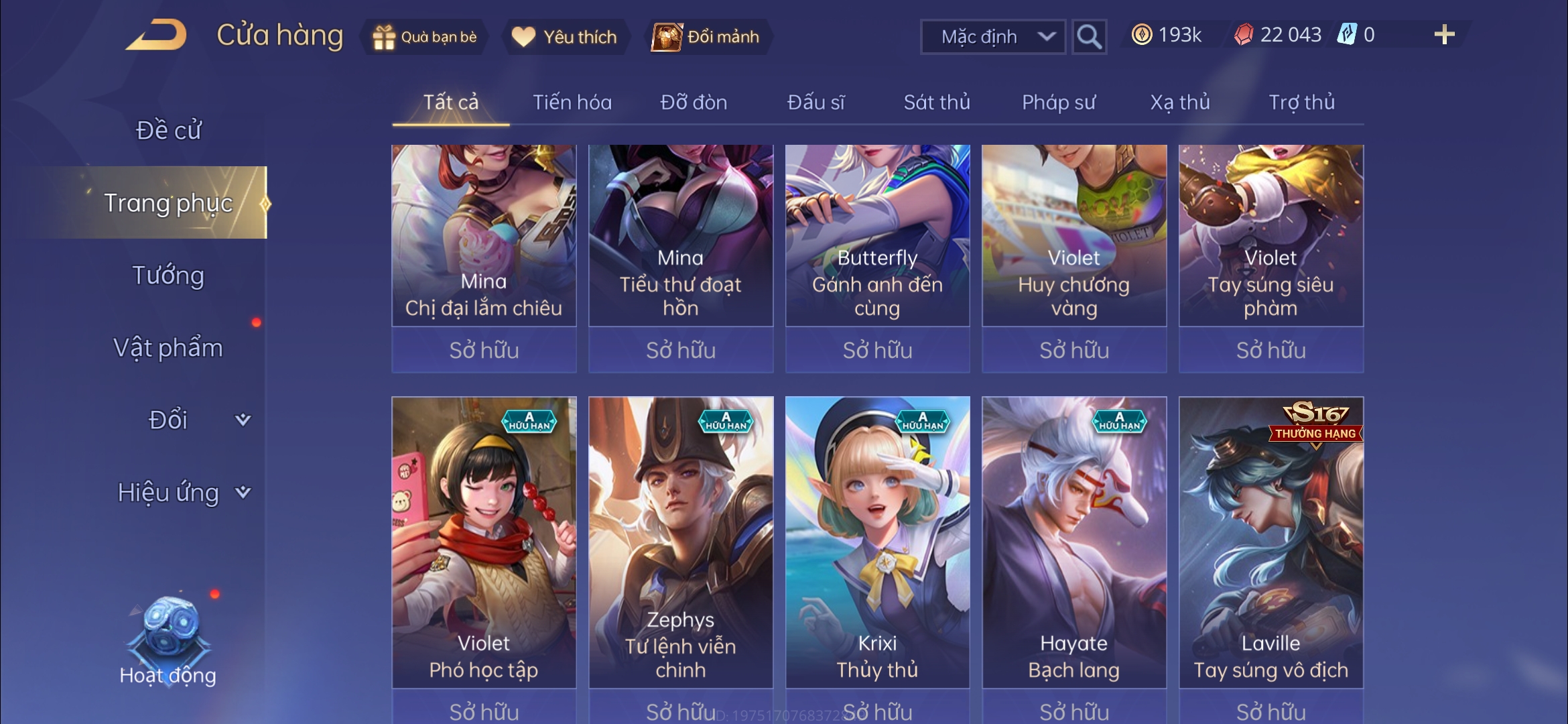This screenshot has height=724, width=1568.
Task: Expand the Hiệu ứng menu entry
Action: tap(181, 493)
